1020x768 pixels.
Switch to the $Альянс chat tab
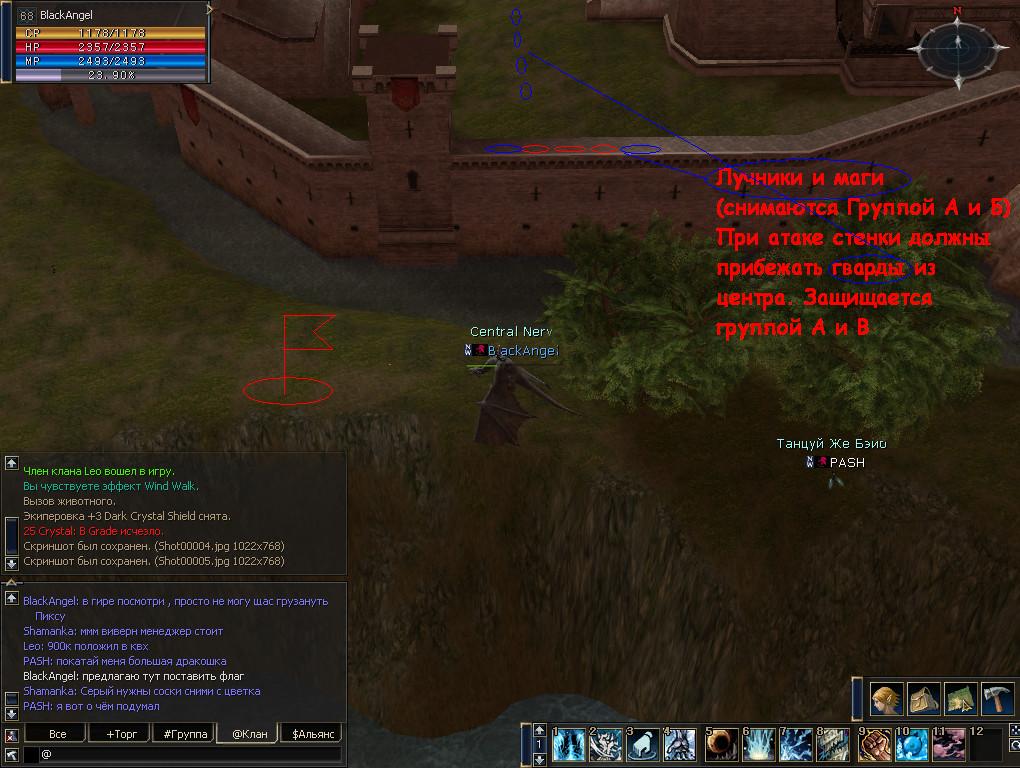(311, 734)
